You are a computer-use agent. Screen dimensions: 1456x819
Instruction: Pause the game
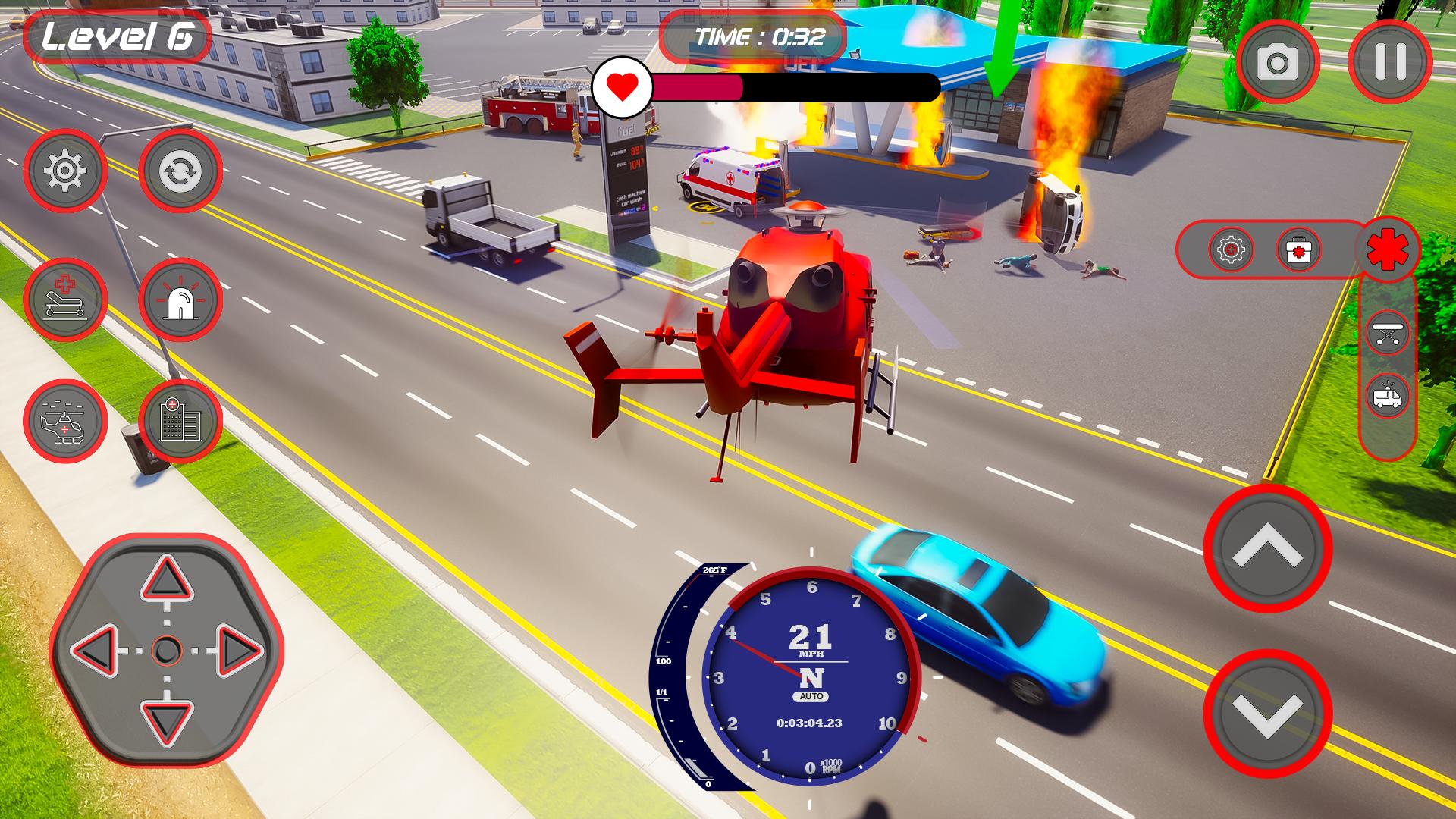coord(1390,62)
